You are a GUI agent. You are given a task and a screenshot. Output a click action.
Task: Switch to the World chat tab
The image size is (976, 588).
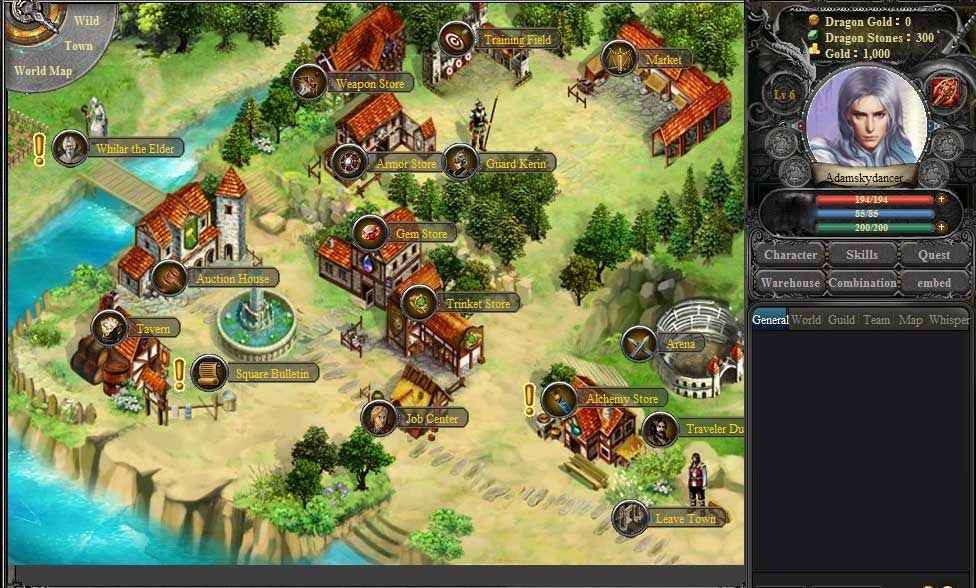pyautogui.click(x=806, y=320)
